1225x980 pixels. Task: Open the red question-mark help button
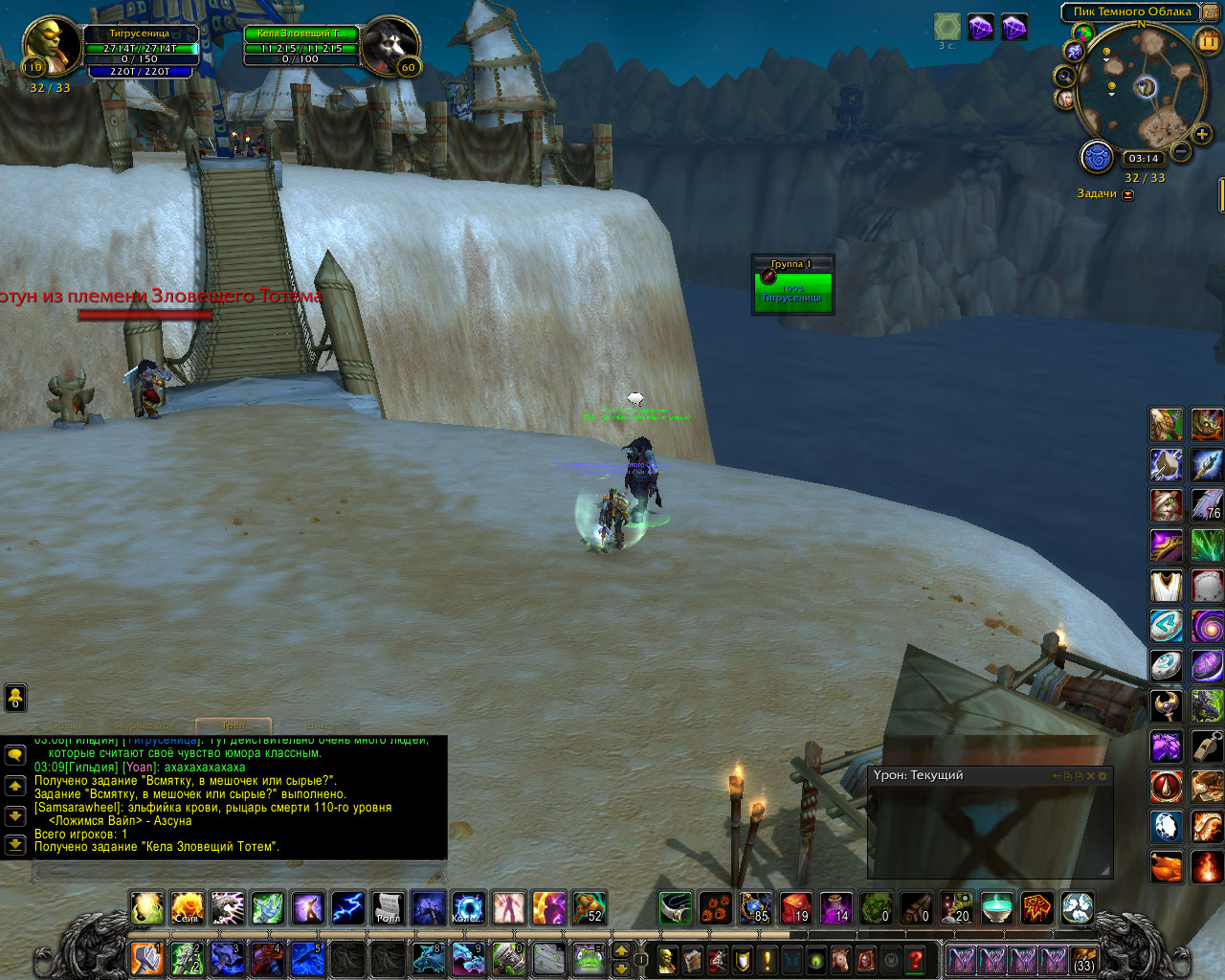(916, 959)
